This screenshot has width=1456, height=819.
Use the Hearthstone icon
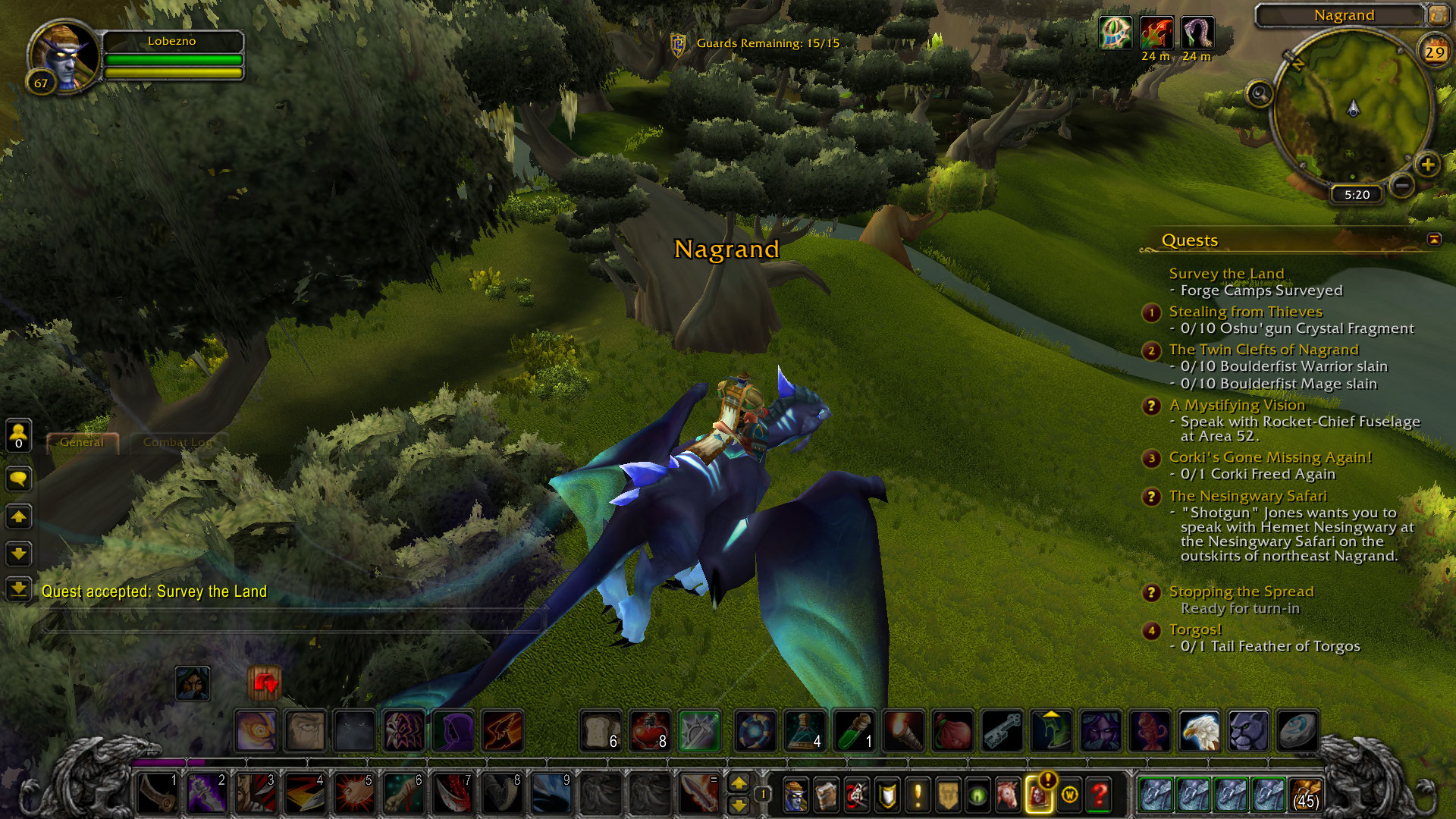1297,731
